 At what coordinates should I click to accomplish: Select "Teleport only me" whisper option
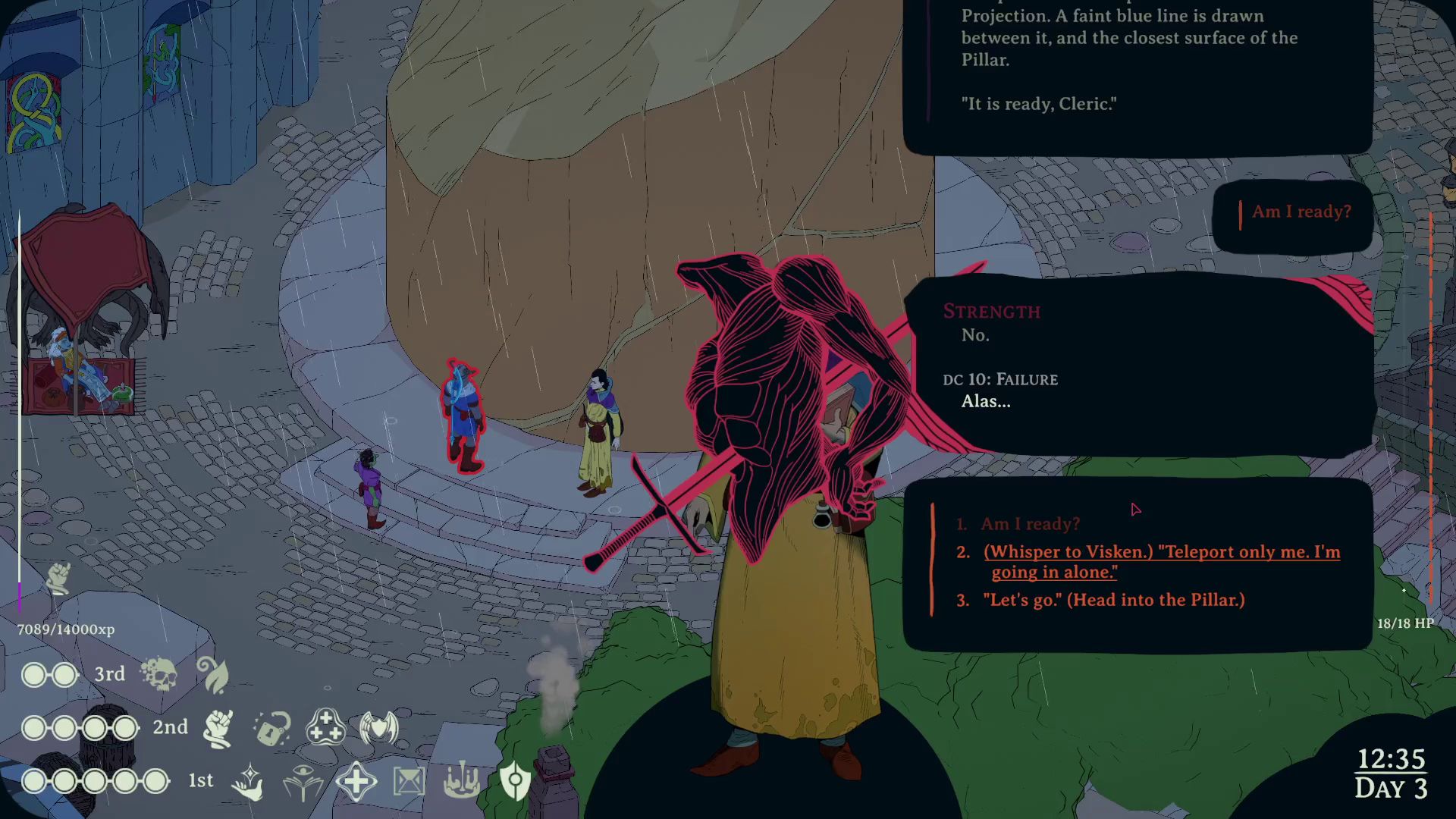(x=1161, y=562)
